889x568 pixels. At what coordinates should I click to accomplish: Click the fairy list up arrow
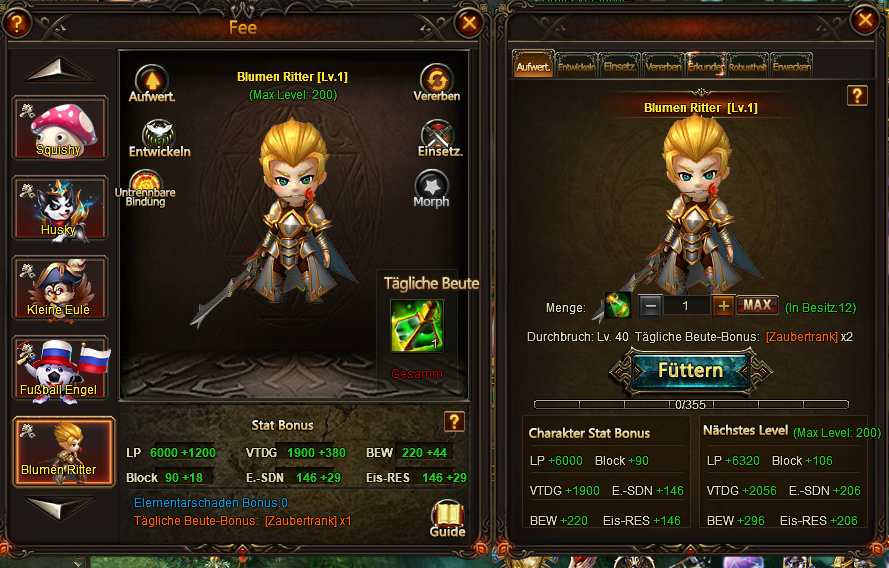(x=59, y=70)
